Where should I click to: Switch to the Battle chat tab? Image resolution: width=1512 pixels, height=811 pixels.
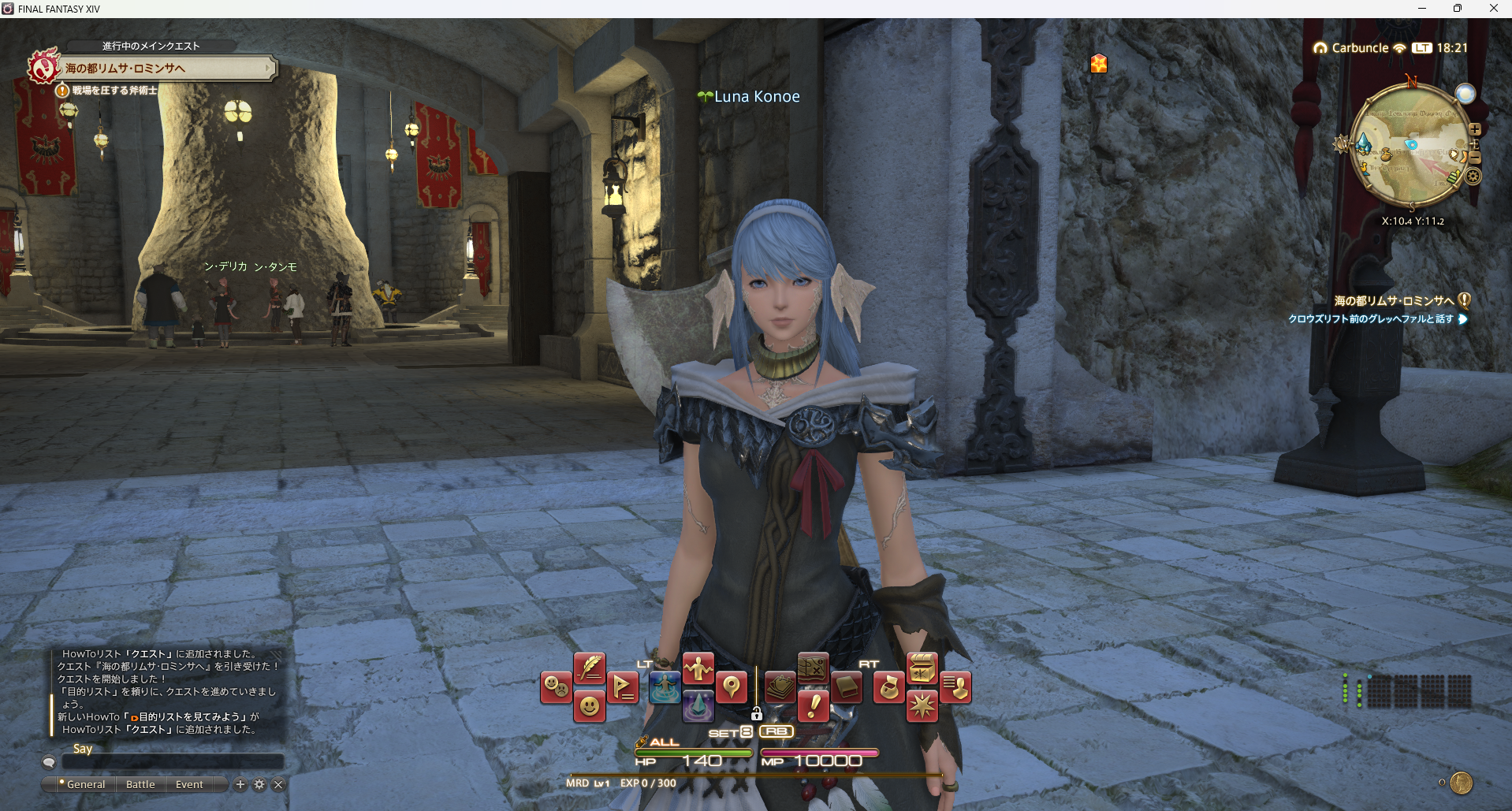tap(140, 784)
